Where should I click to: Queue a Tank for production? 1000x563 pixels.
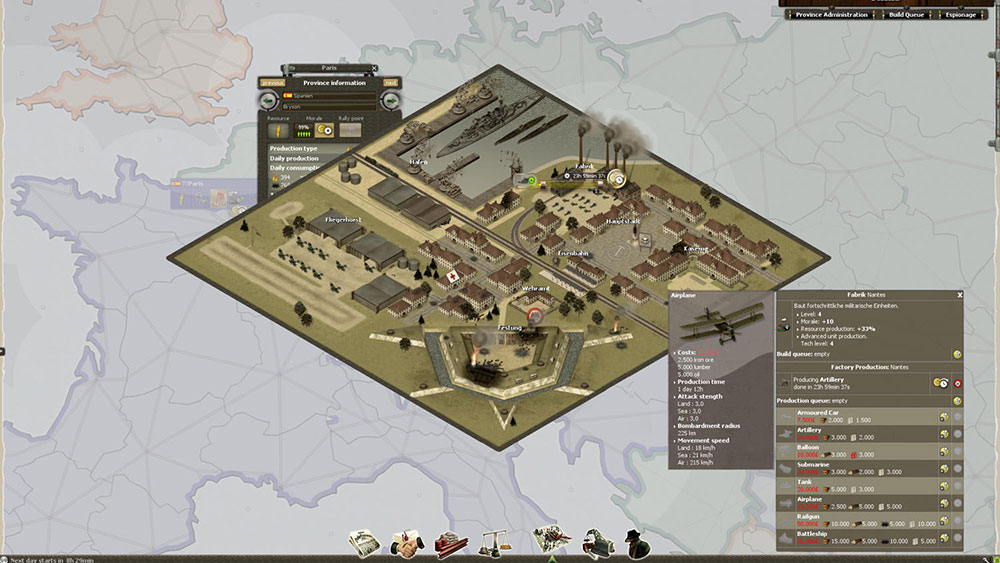[943, 486]
